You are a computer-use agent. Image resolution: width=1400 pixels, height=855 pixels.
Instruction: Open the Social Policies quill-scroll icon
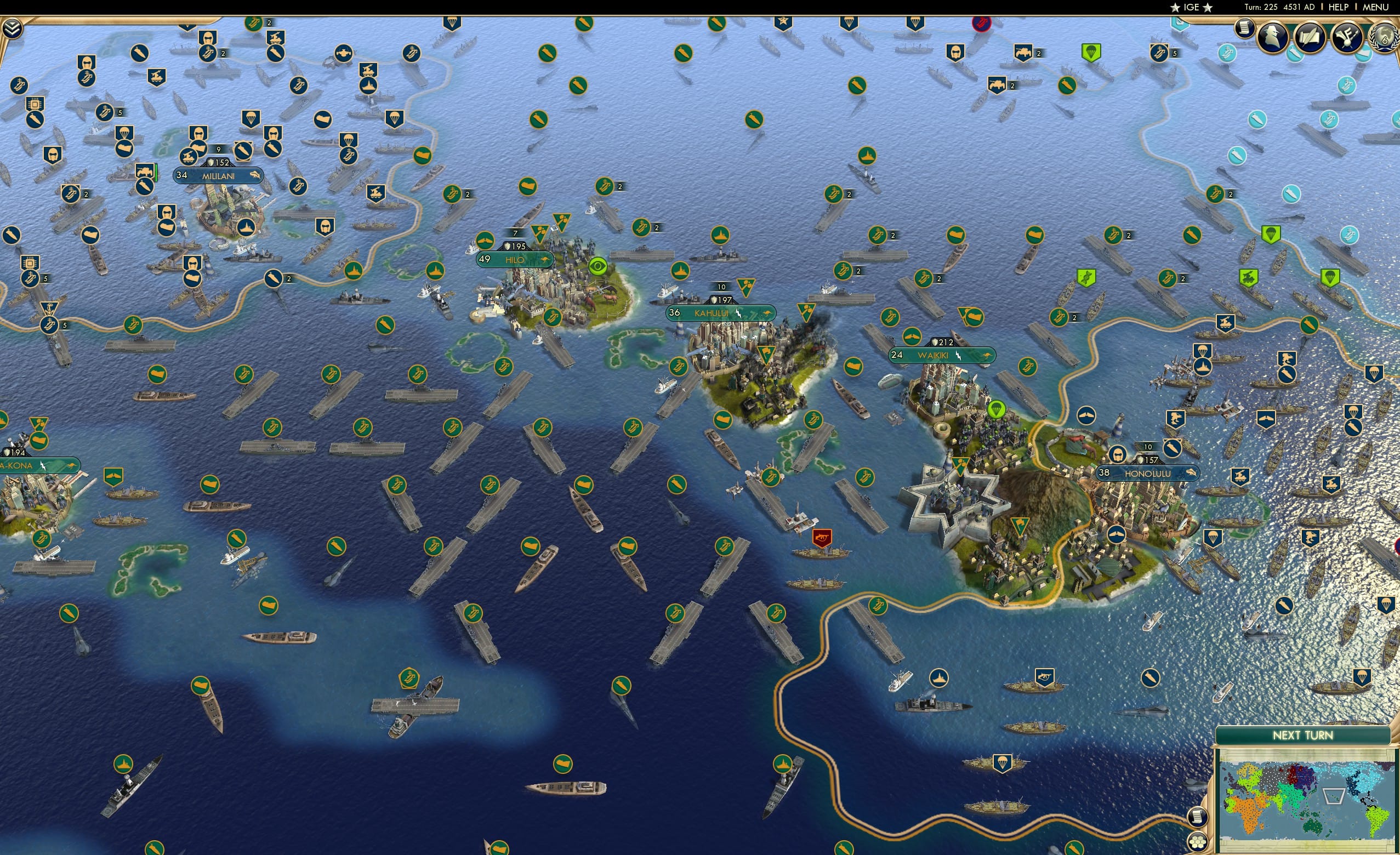(x=1311, y=35)
